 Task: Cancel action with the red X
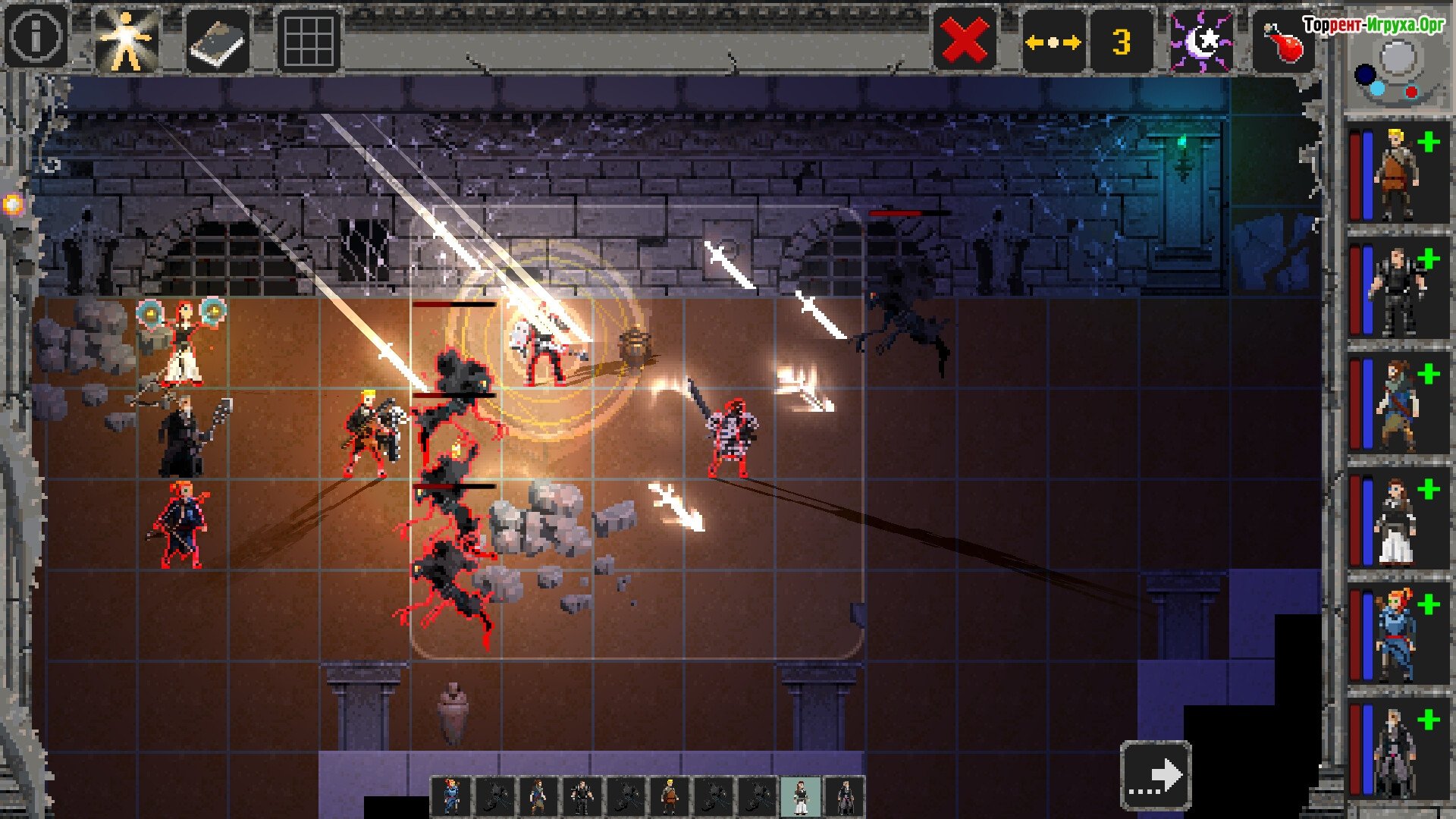tap(964, 40)
